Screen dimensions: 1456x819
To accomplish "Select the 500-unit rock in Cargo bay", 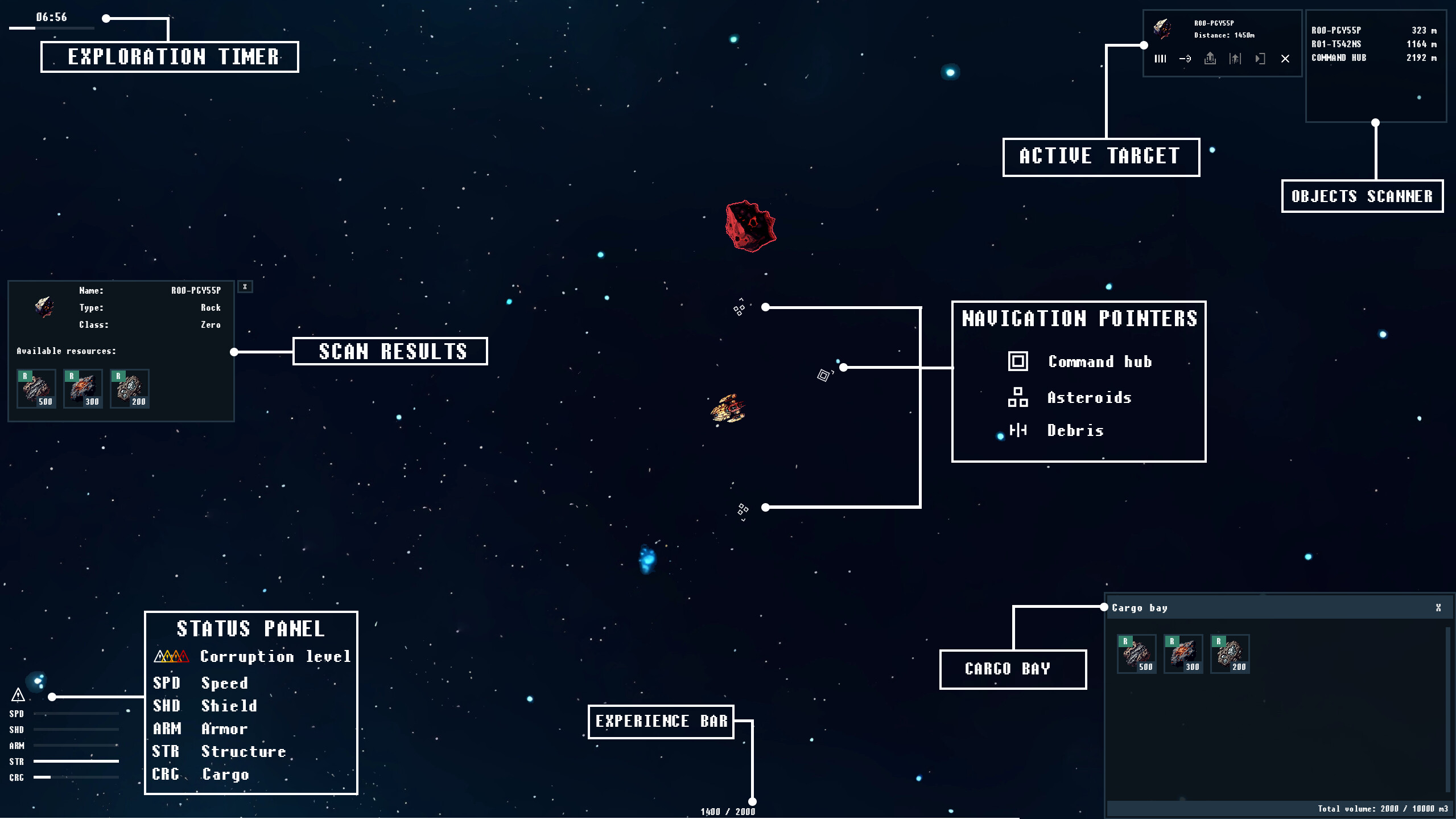I will (1138, 654).
